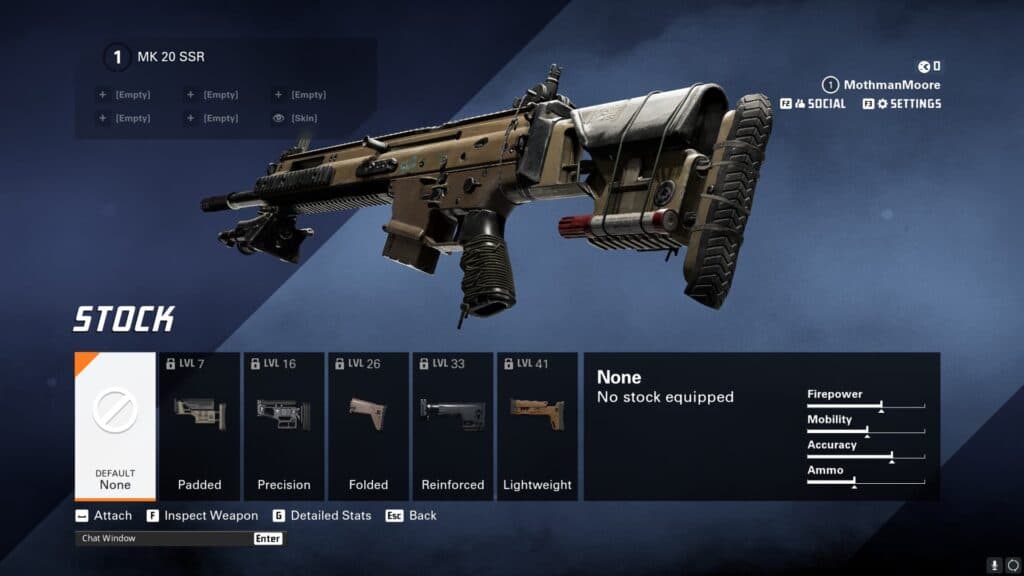Select the Lightweight stock tile
The width and height of the screenshot is (1024, 576).
[537, 426]
